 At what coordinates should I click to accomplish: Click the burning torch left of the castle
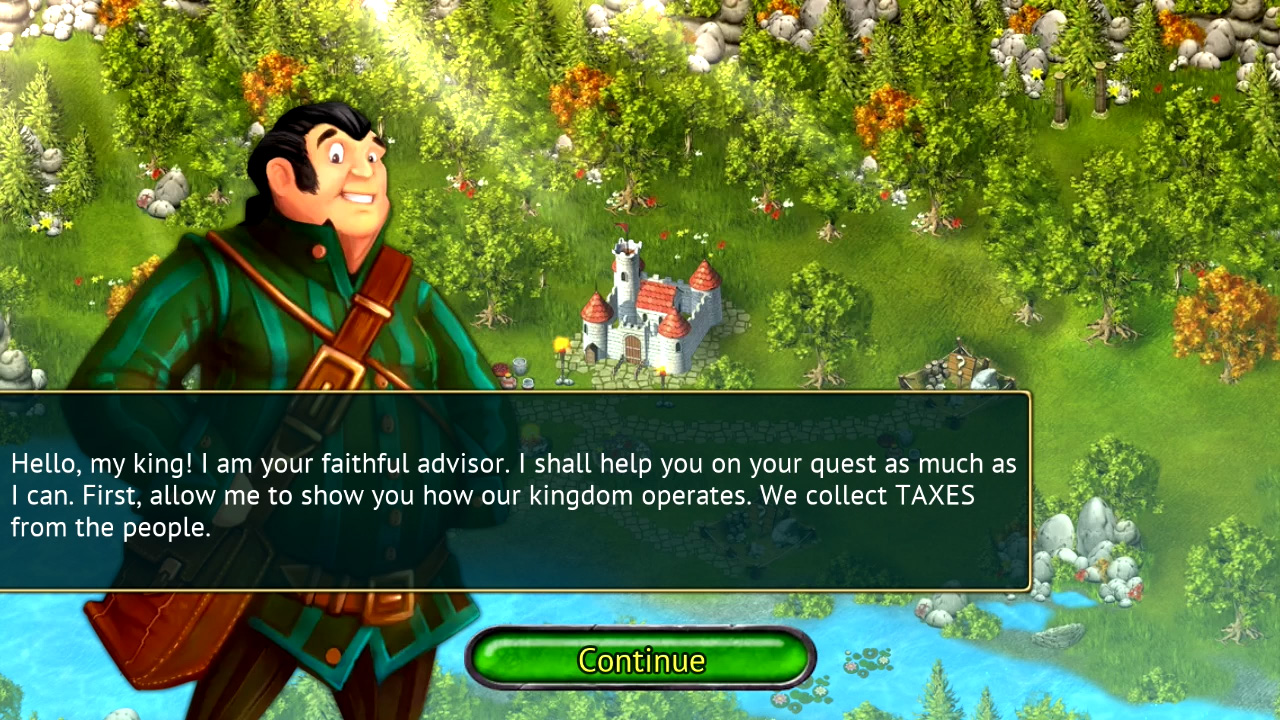tap(560, 345)
